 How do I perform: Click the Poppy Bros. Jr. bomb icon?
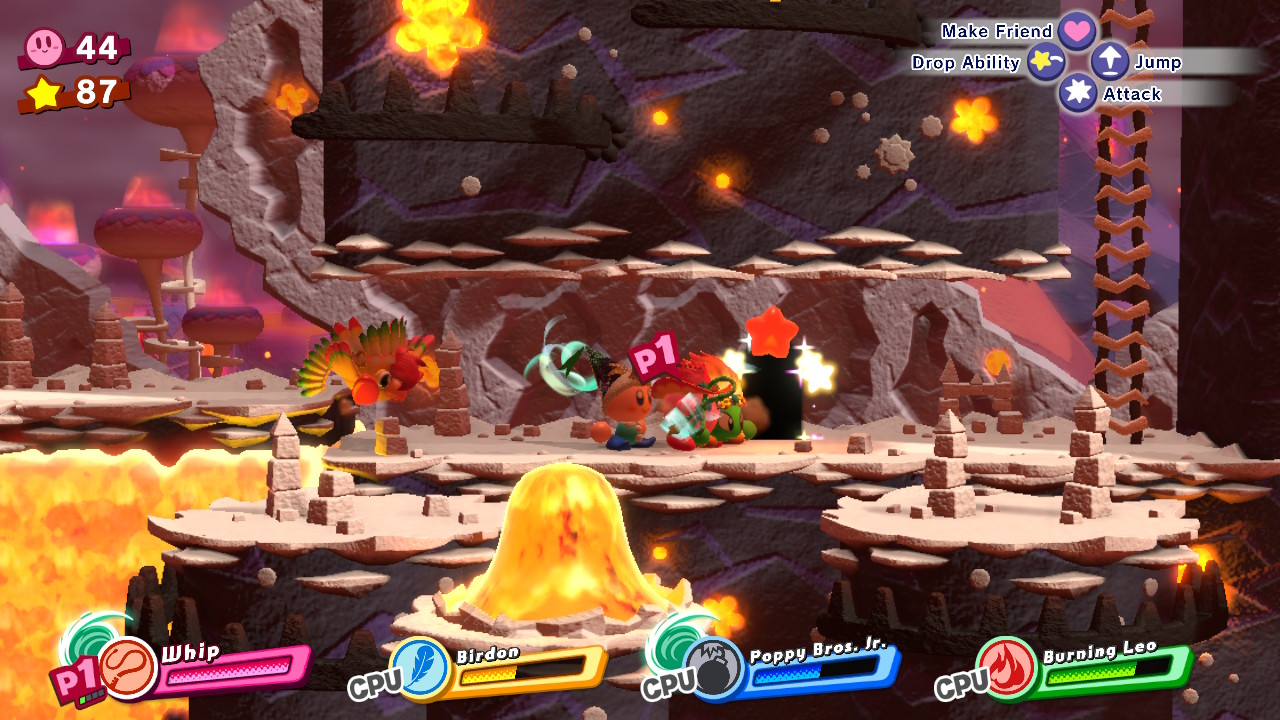713,668
